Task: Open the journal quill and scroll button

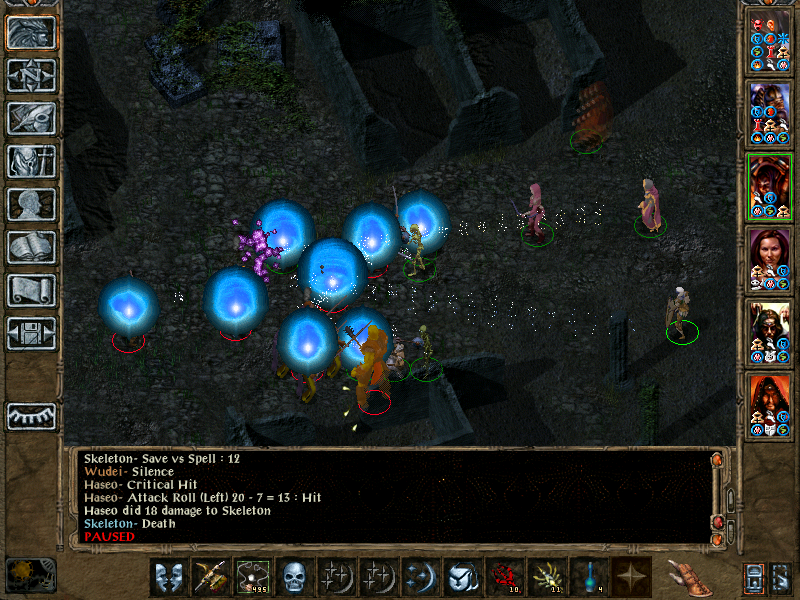Action: [31, 118]
